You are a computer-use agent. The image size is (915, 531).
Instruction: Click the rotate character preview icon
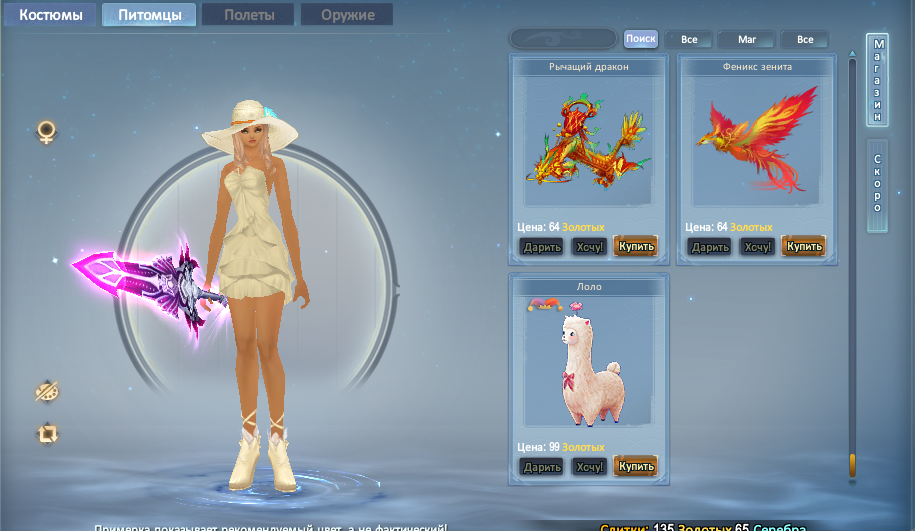point(47,433)
